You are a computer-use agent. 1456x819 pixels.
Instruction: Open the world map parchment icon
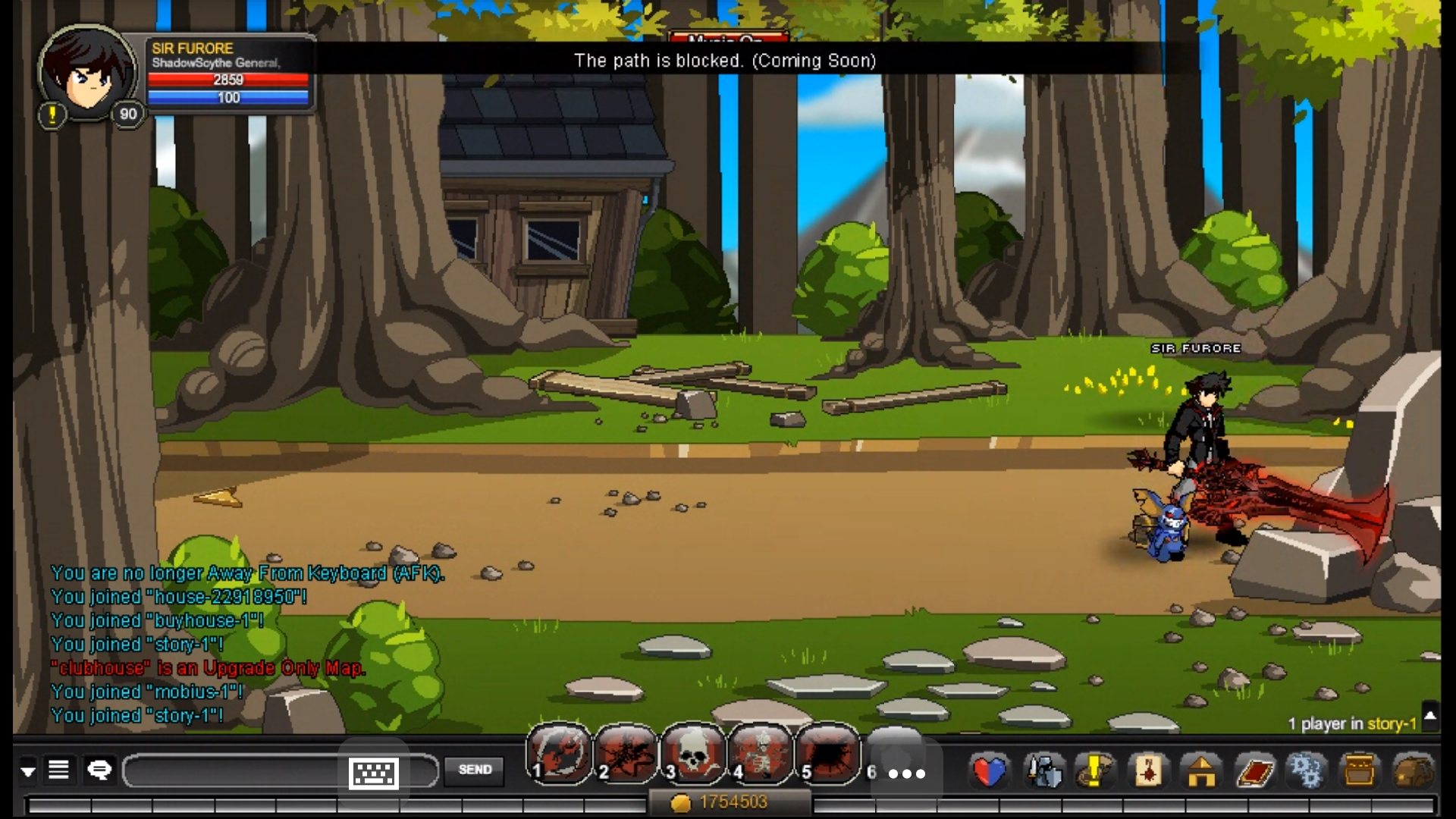pyautogui.click(x=1148, y=772)
